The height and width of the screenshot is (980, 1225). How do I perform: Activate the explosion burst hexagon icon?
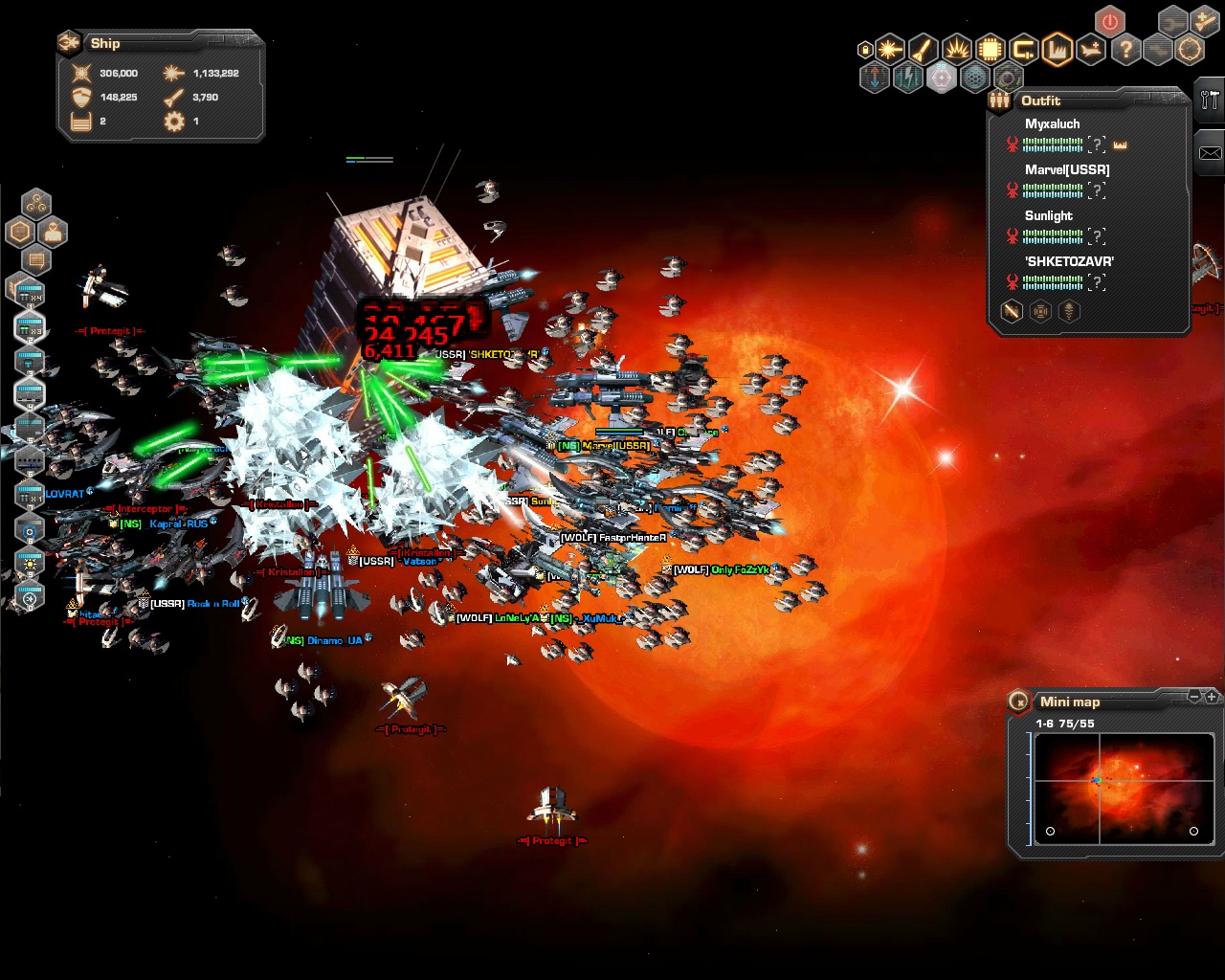[957, 49]
